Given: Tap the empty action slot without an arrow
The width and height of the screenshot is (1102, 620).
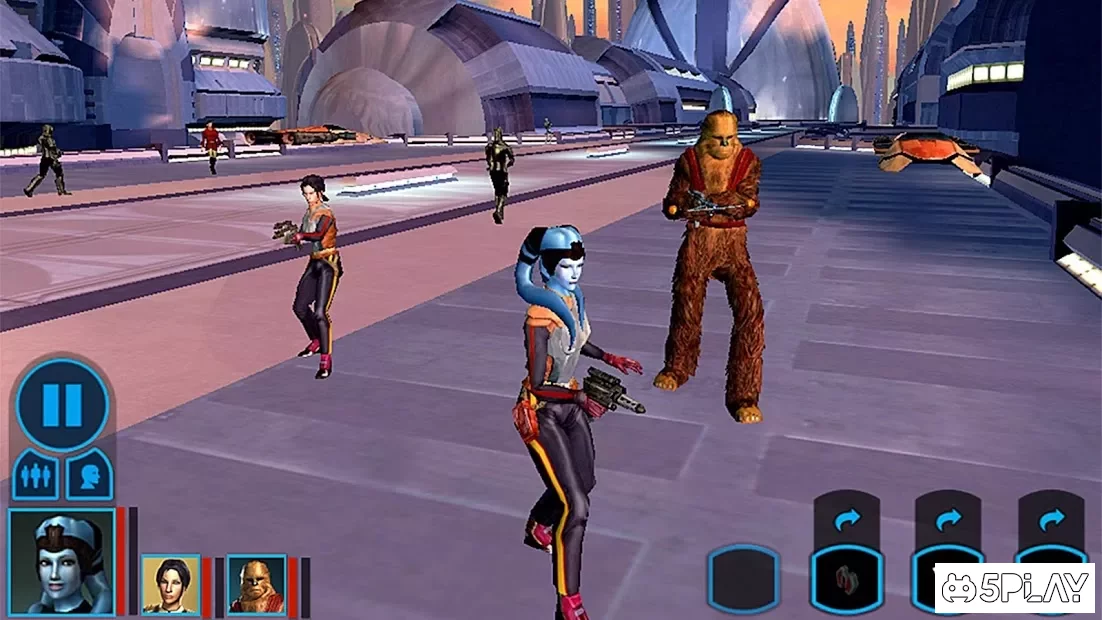Looking at the screenshot, I should 743,580.
